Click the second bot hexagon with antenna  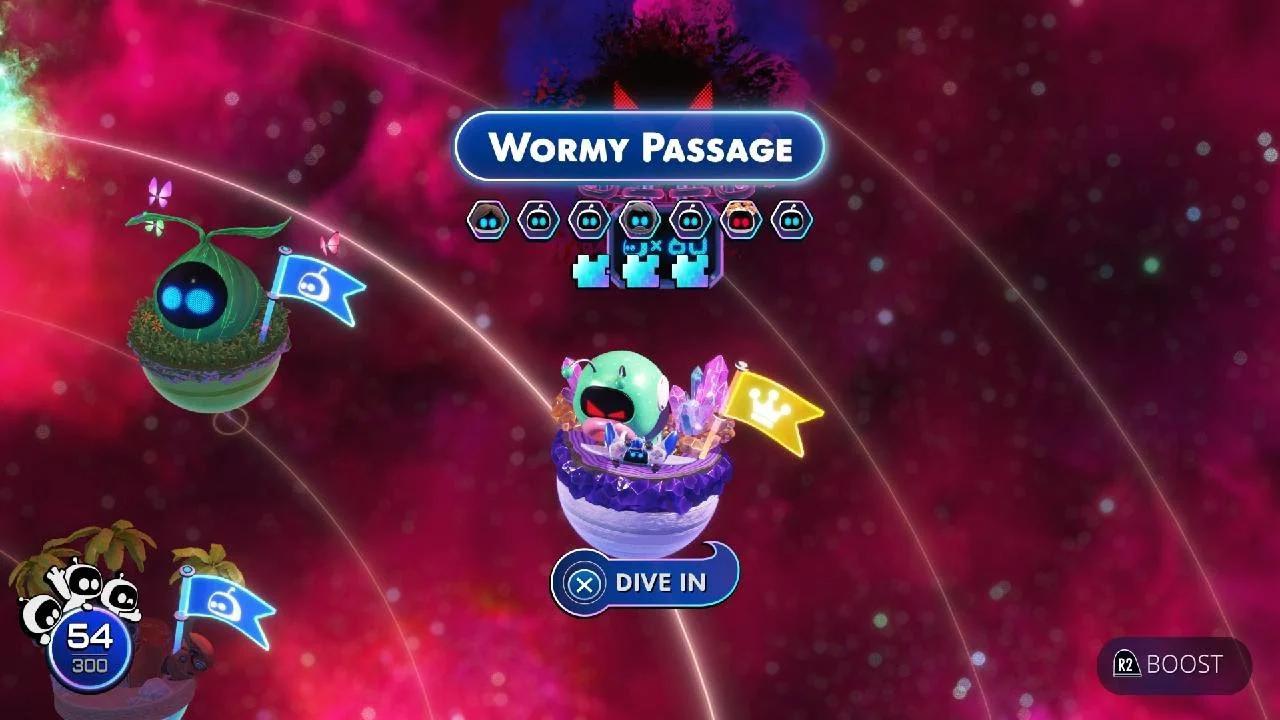(537, 218)
